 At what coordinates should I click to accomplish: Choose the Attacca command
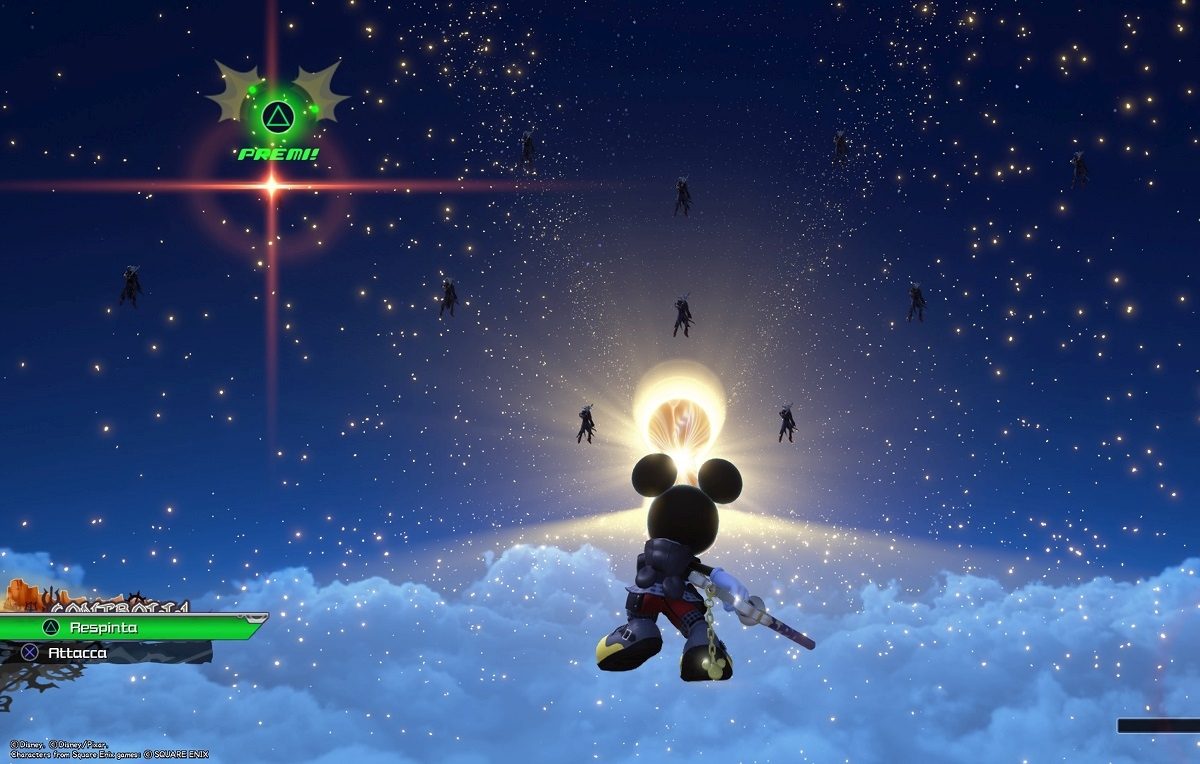[100, 653]
